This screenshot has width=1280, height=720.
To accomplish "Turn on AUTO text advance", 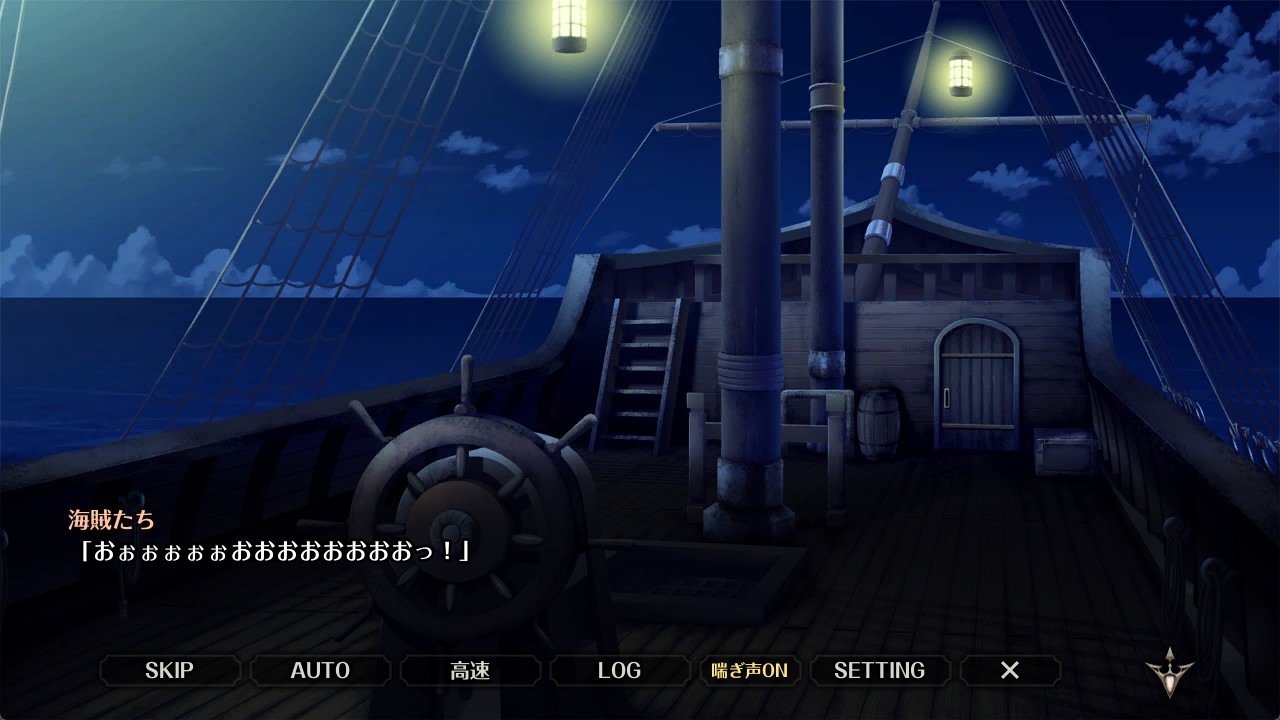I will click(320, 670).
